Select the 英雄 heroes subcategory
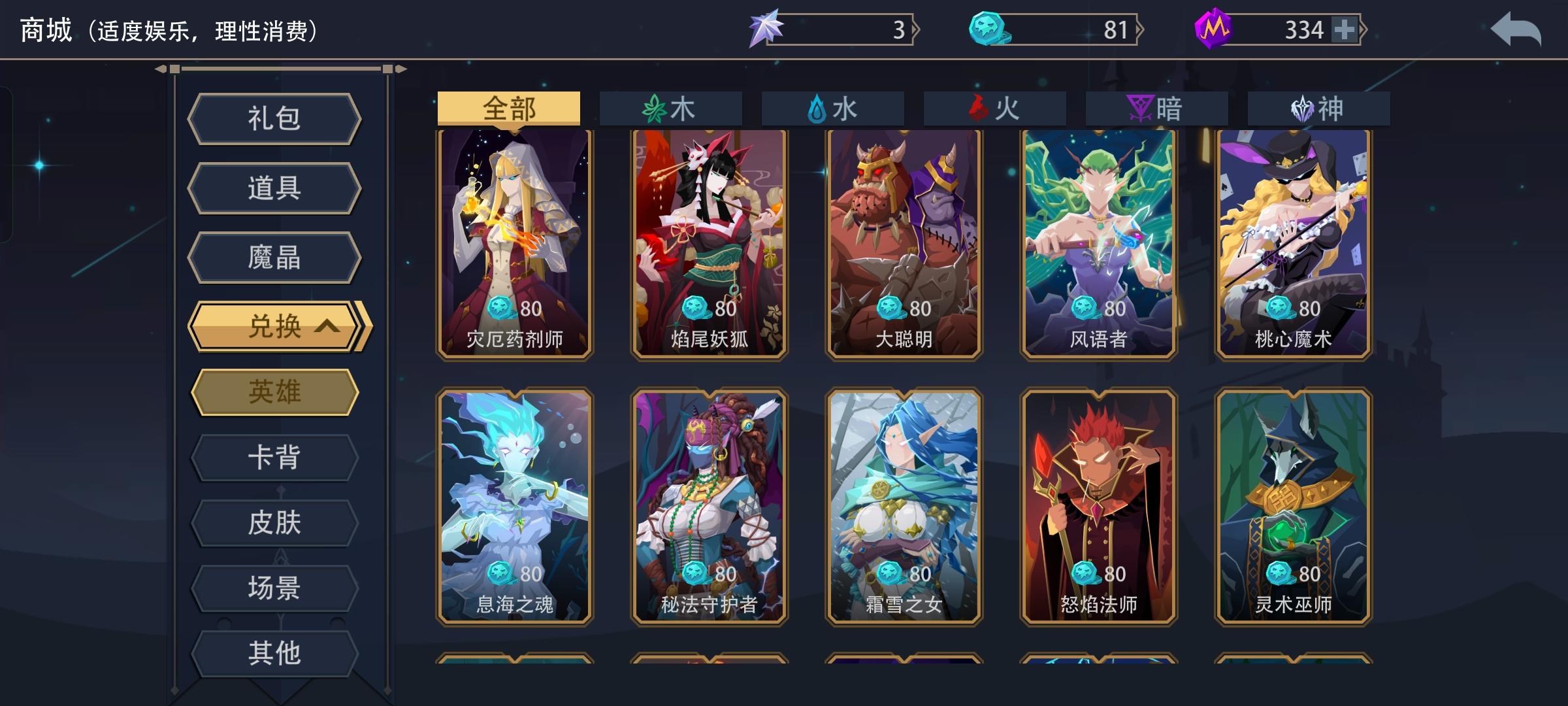Screen dimensions: 1568x706 (274, 393)
